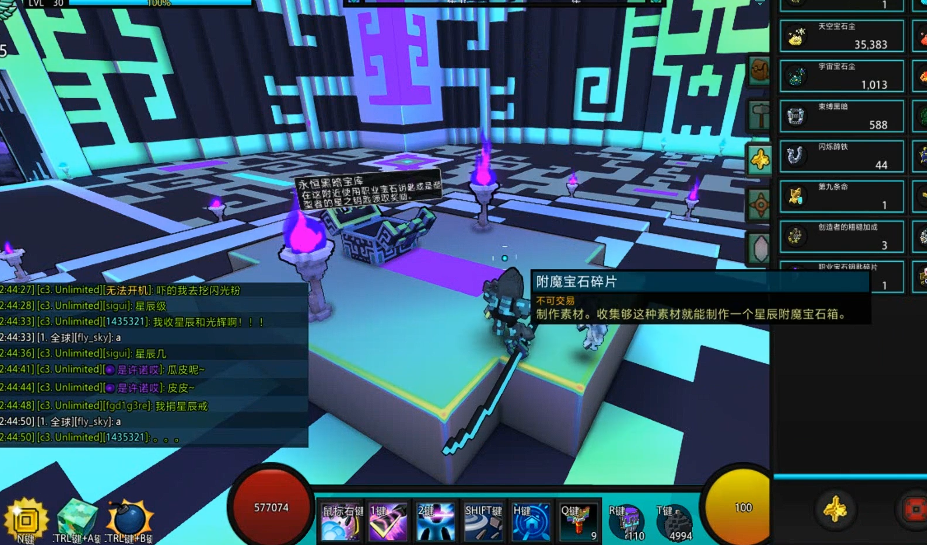Switch to the yellow gem shard tab

pyautogui.click(x=759, y=158)
